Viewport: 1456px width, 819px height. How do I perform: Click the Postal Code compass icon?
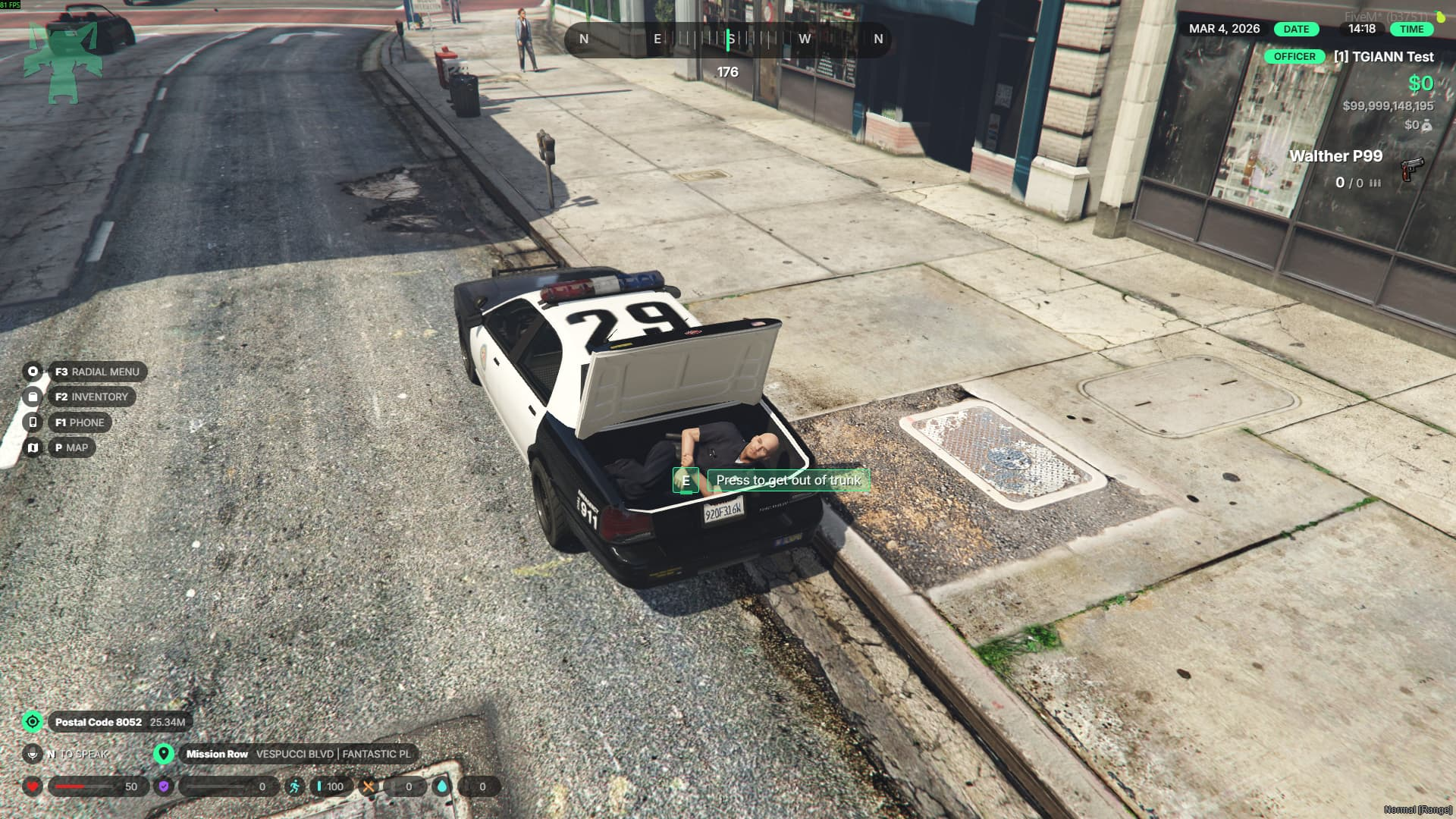click(x=33, y=723)
